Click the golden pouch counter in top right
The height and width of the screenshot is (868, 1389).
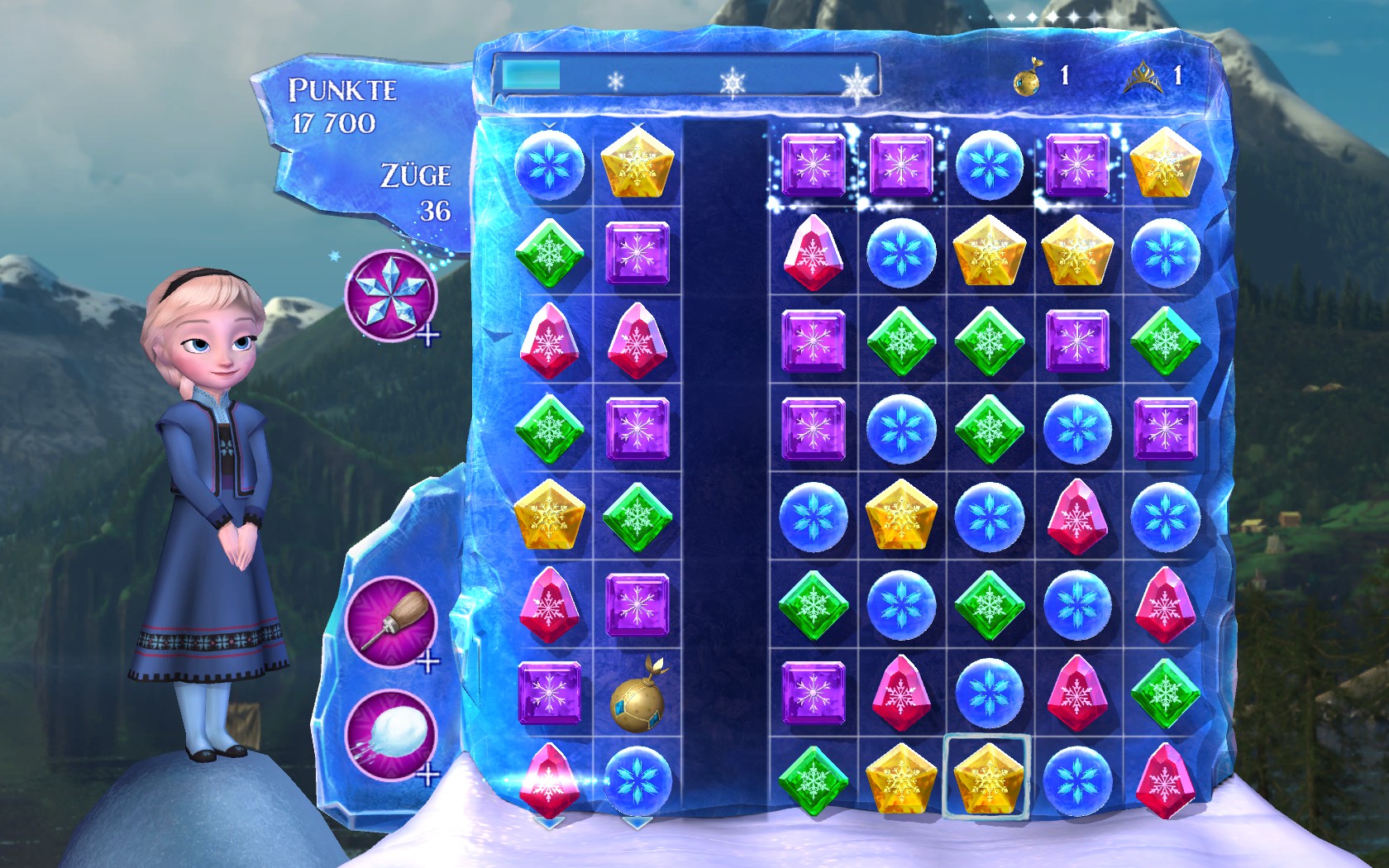[1026, 79]
